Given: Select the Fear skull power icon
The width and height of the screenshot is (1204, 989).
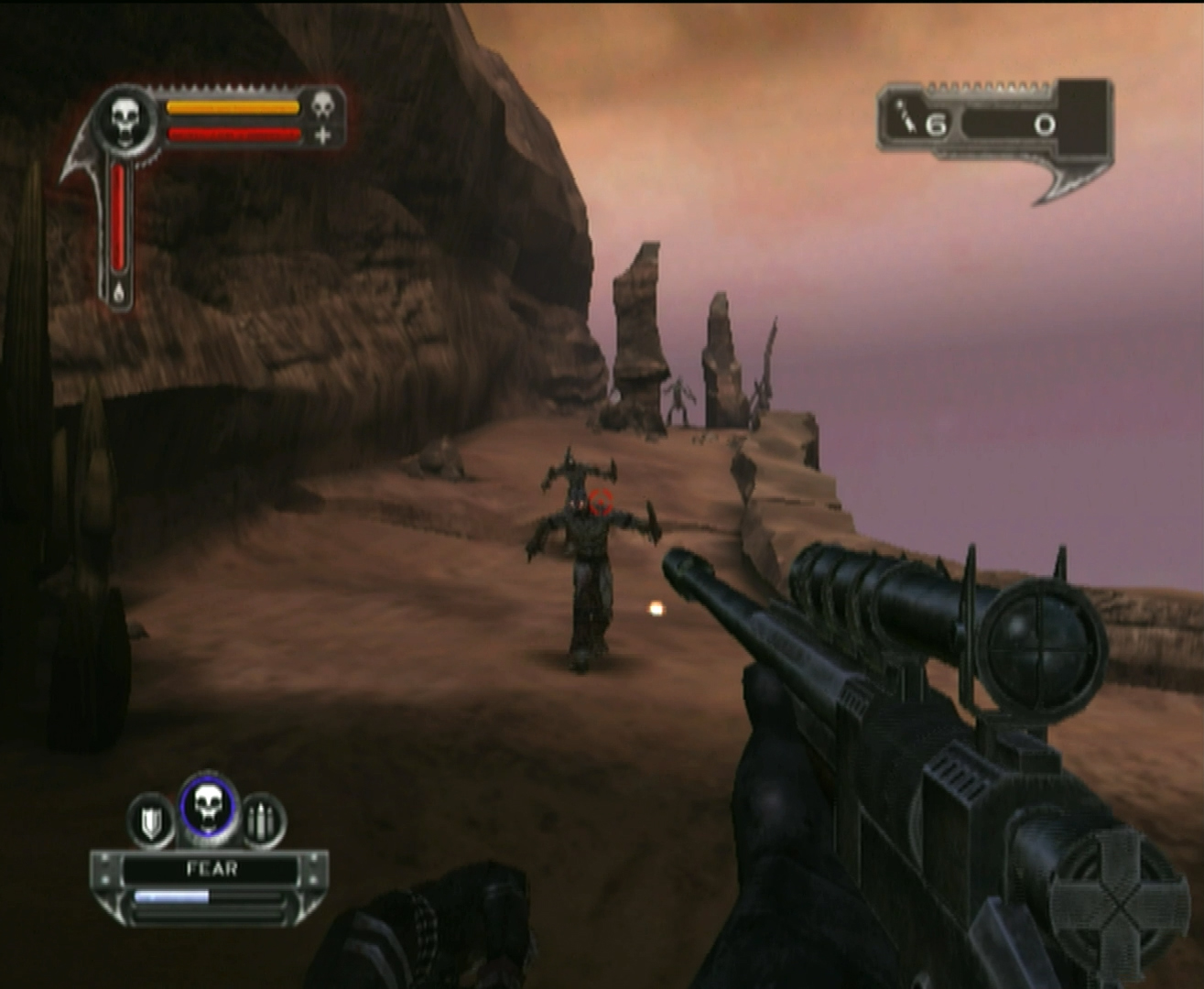Looking at the screenshot, I should click(209, 807).
